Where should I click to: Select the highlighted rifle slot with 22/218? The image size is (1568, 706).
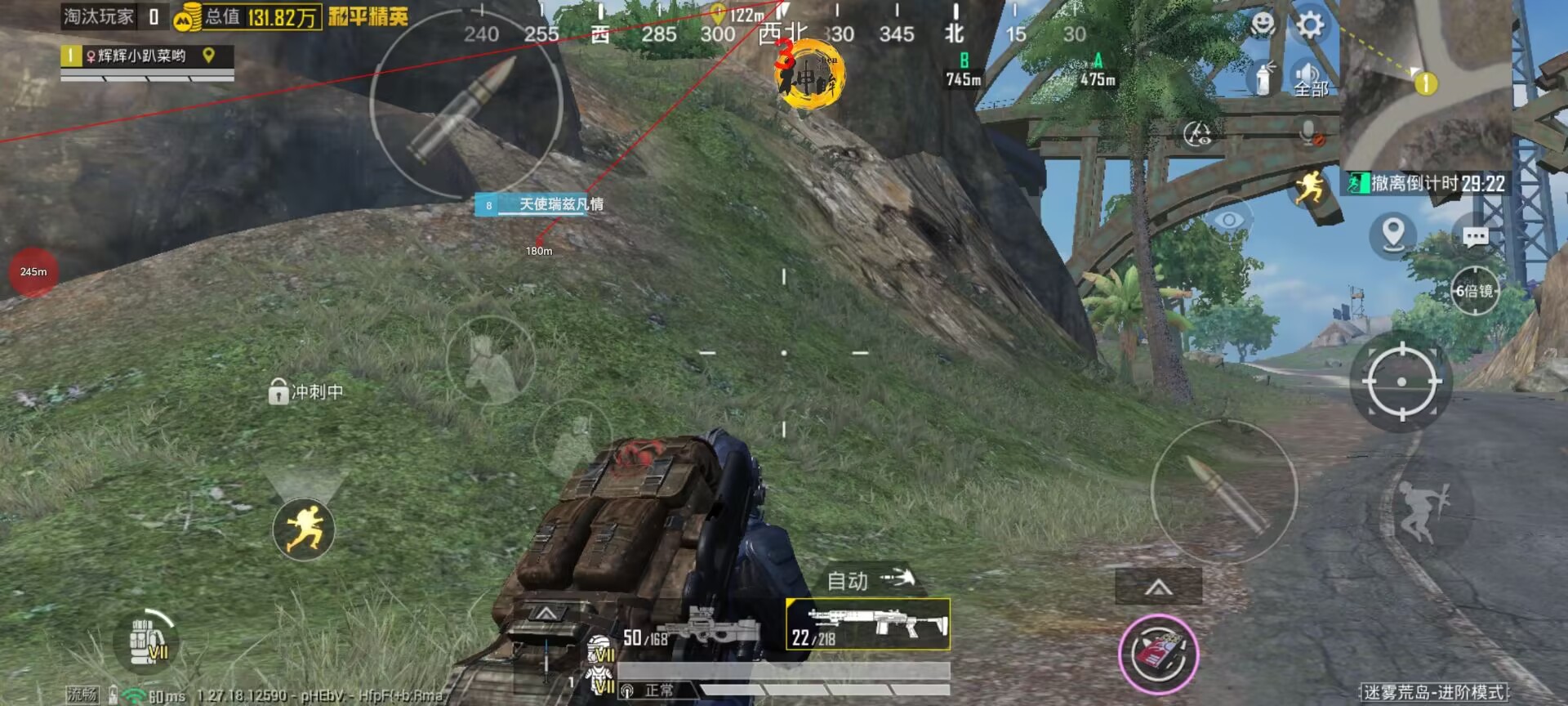tap(867, 625)
